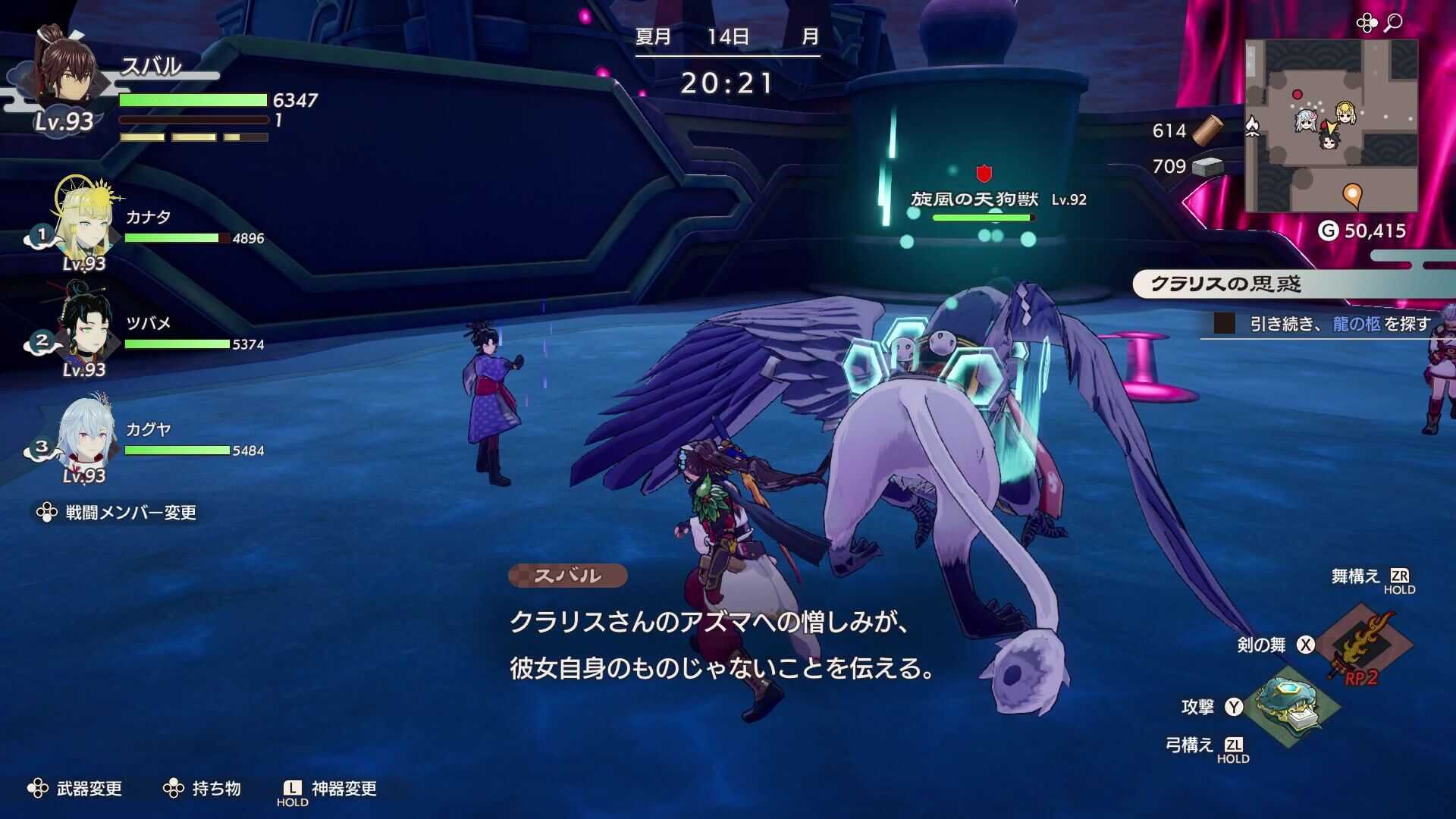Click the orange destination pin on the minimap

pyautogui.click(x=1352, y=195)
